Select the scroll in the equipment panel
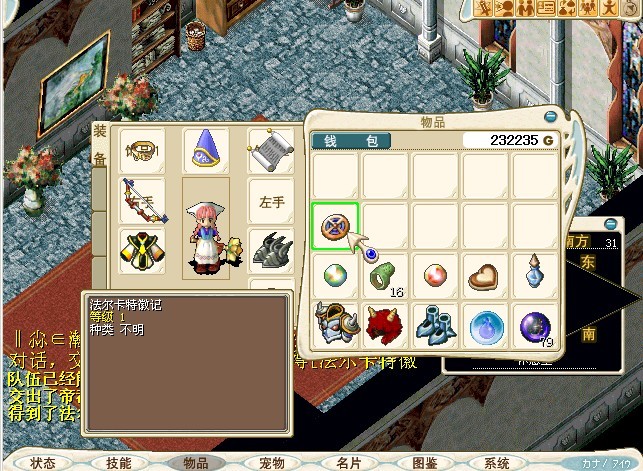Image resolution: width=643 pixels, height=471 pixels. 270,151
